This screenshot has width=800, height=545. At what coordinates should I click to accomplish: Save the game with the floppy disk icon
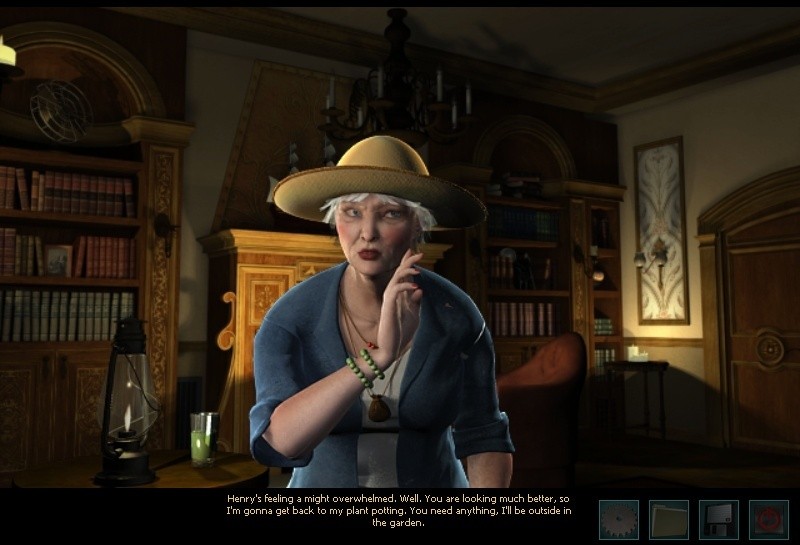pyautogui.click(x=718, y=520)
